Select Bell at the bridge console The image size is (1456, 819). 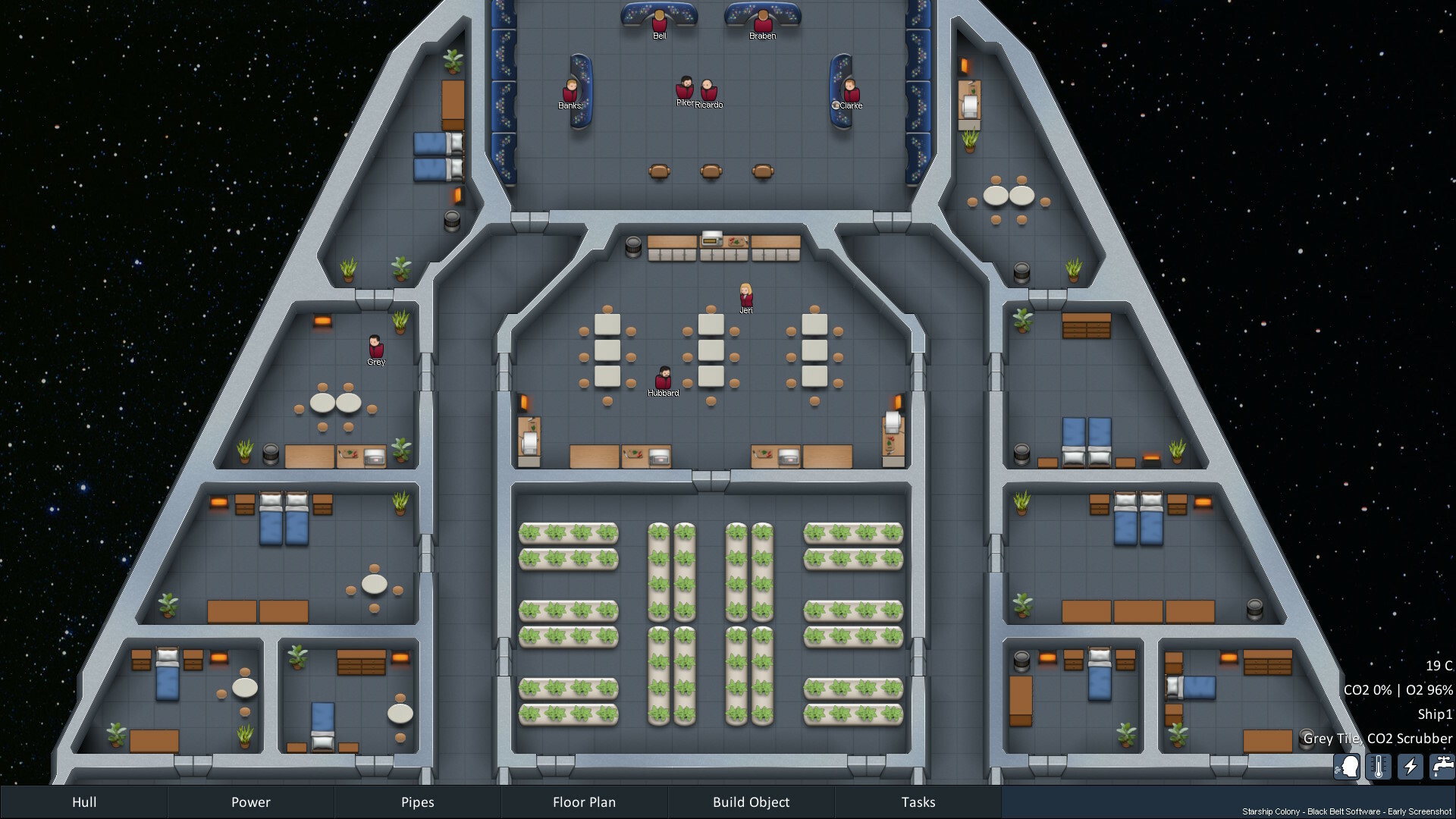pyautogui.click(x=658, y=23)
